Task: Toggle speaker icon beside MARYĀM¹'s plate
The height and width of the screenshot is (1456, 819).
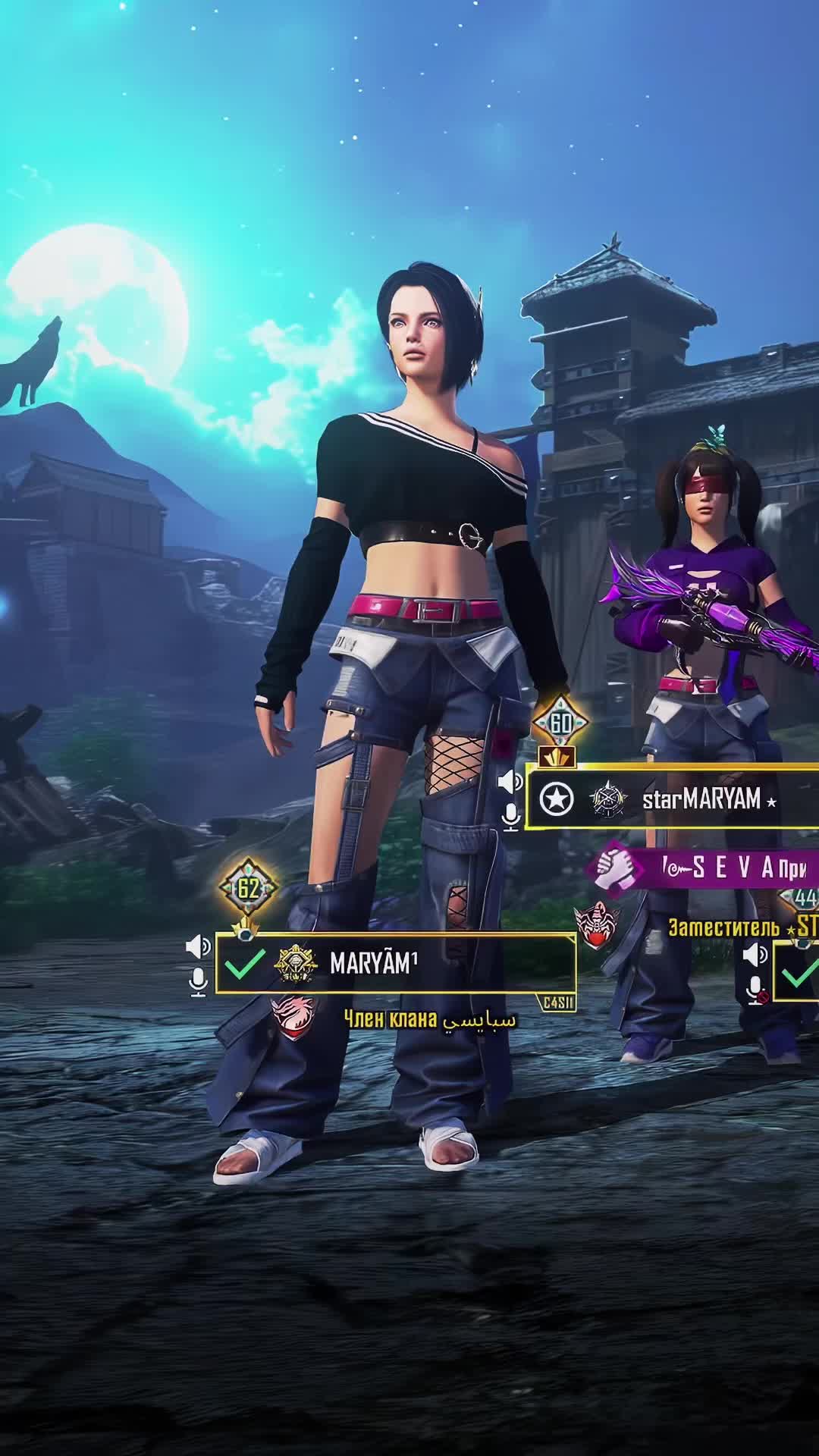Action: [198, 946]
